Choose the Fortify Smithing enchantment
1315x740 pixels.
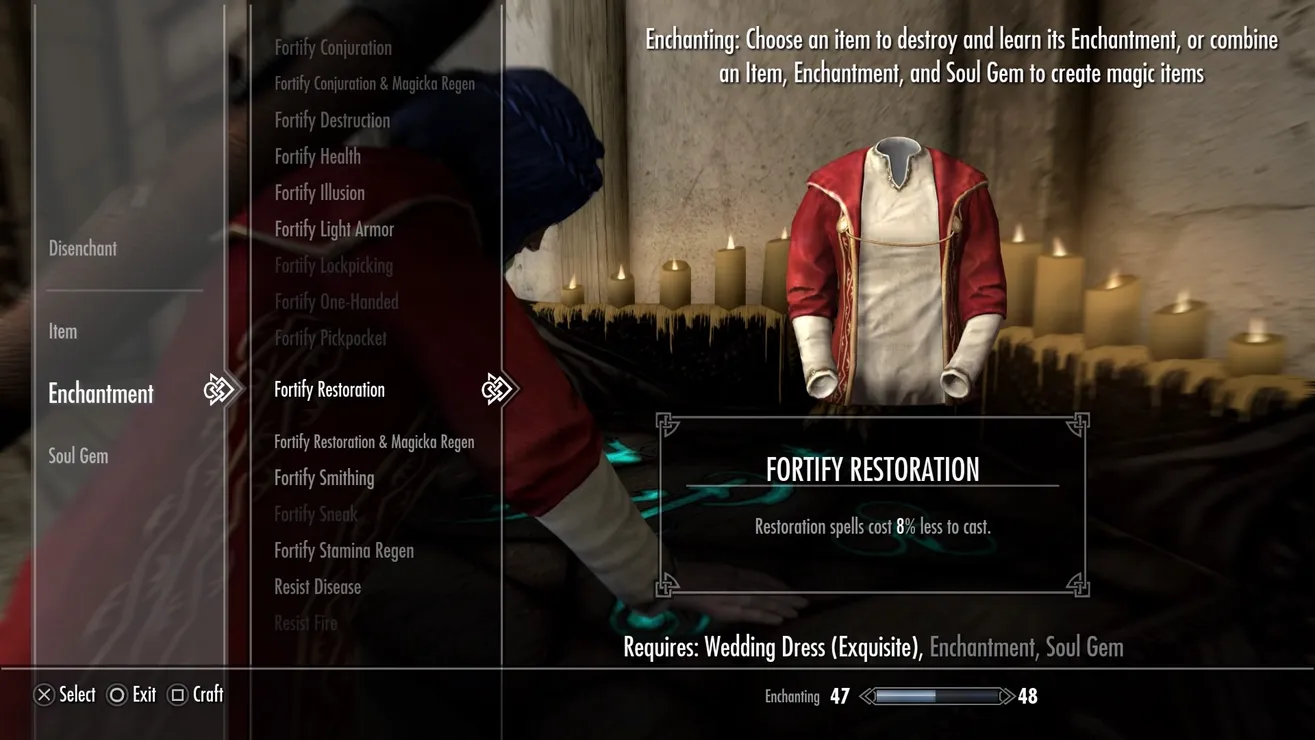tap(324, 478)
